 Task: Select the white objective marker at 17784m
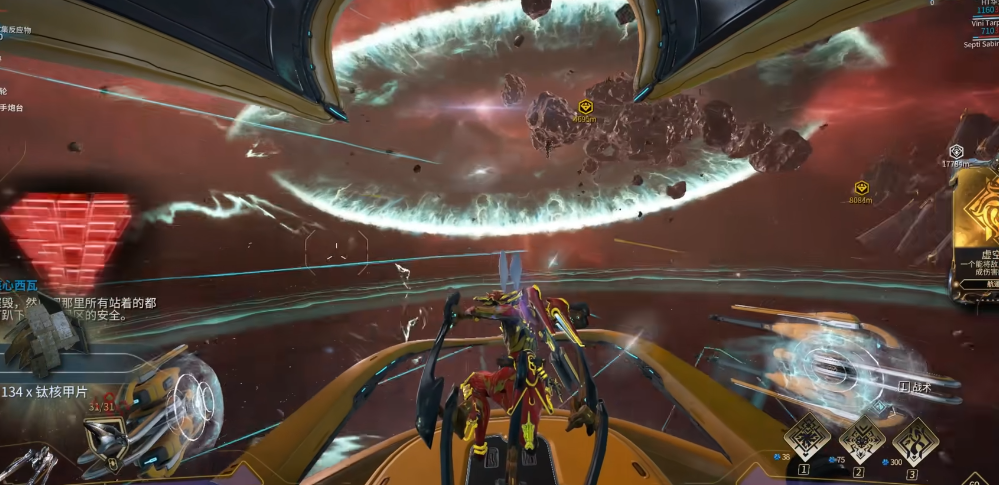tap(956, 152)
